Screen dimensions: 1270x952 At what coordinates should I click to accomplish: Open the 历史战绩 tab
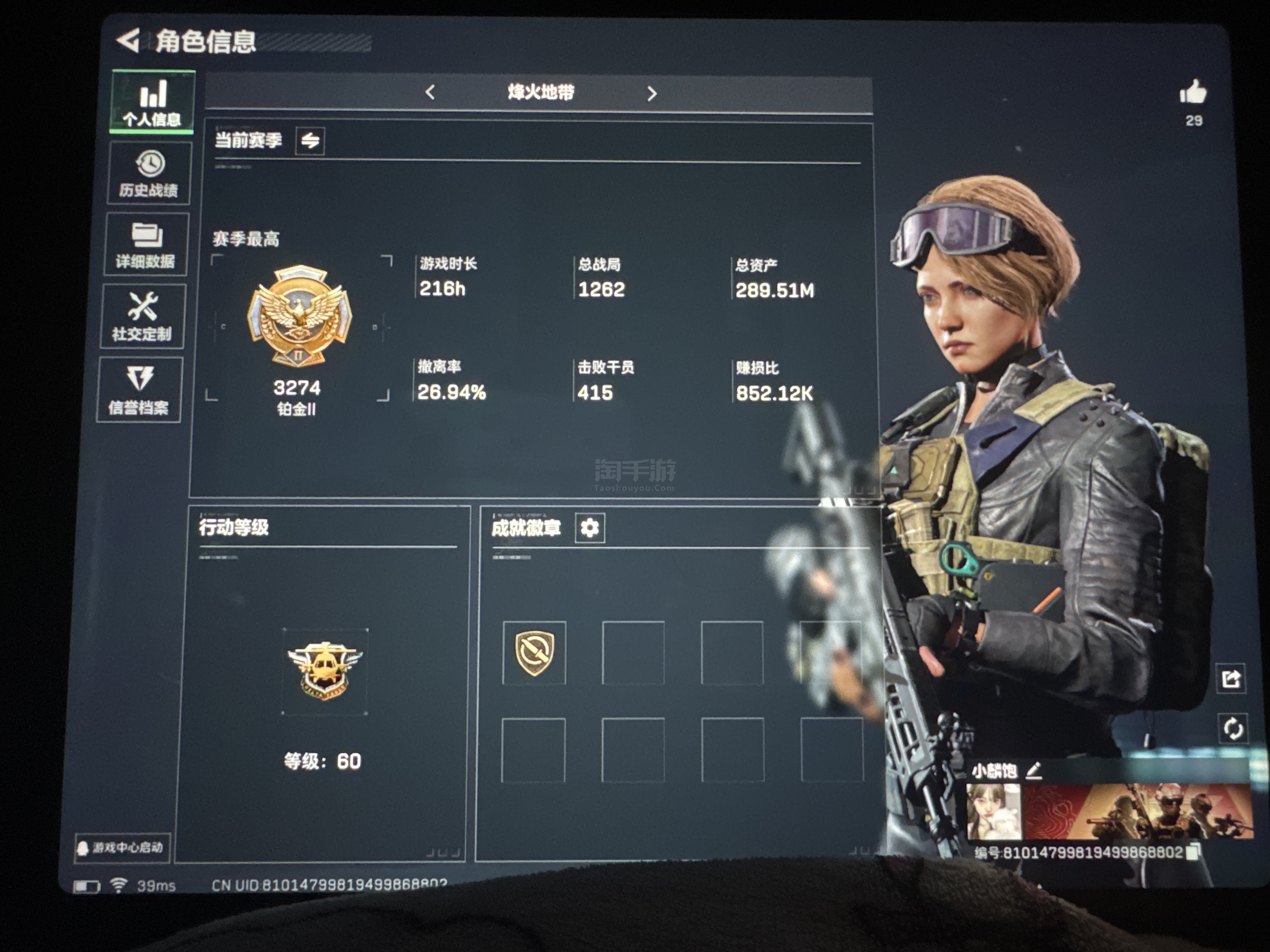coord(149,173)
